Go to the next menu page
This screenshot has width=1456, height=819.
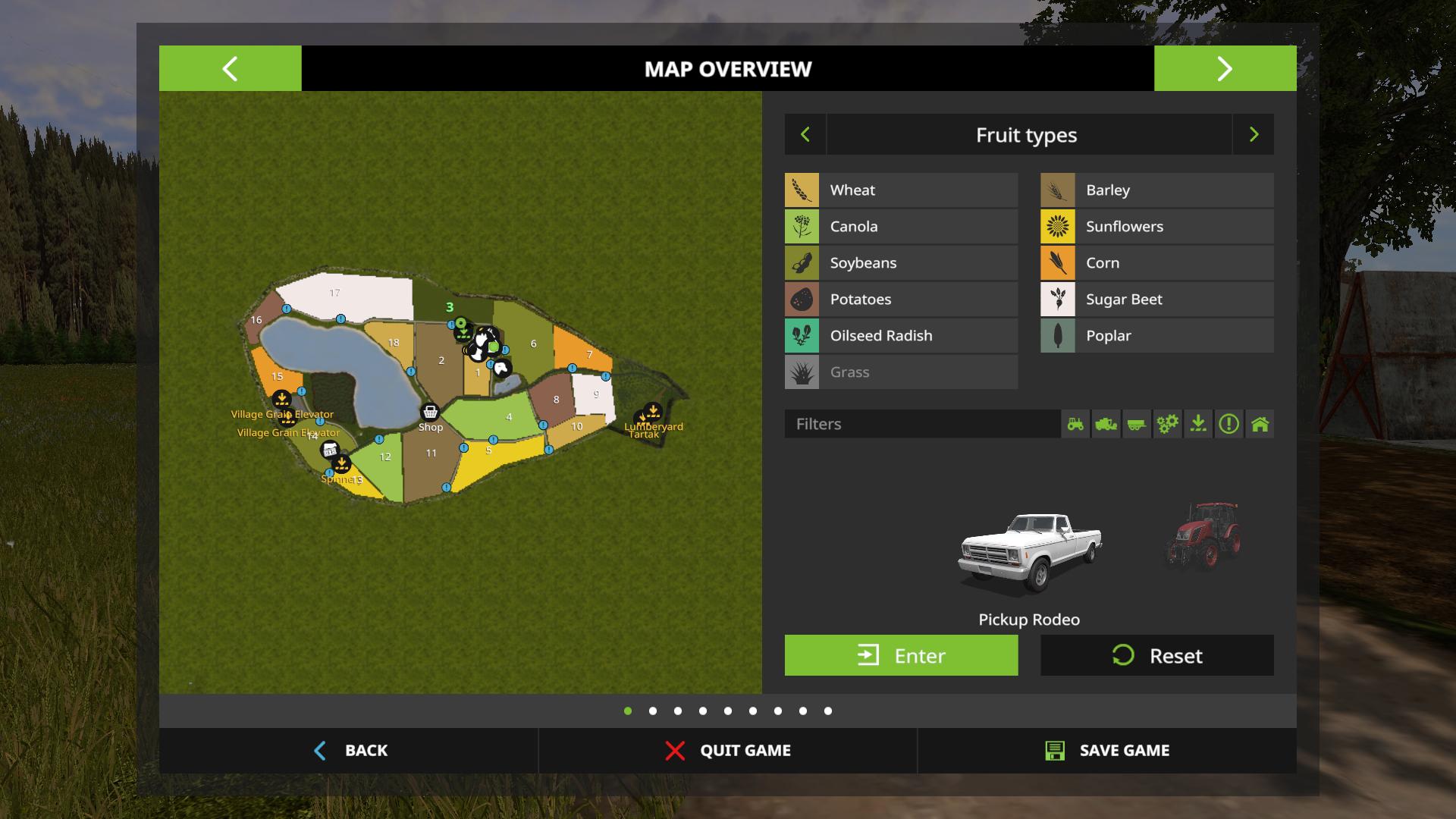(x=1225, y=68)
